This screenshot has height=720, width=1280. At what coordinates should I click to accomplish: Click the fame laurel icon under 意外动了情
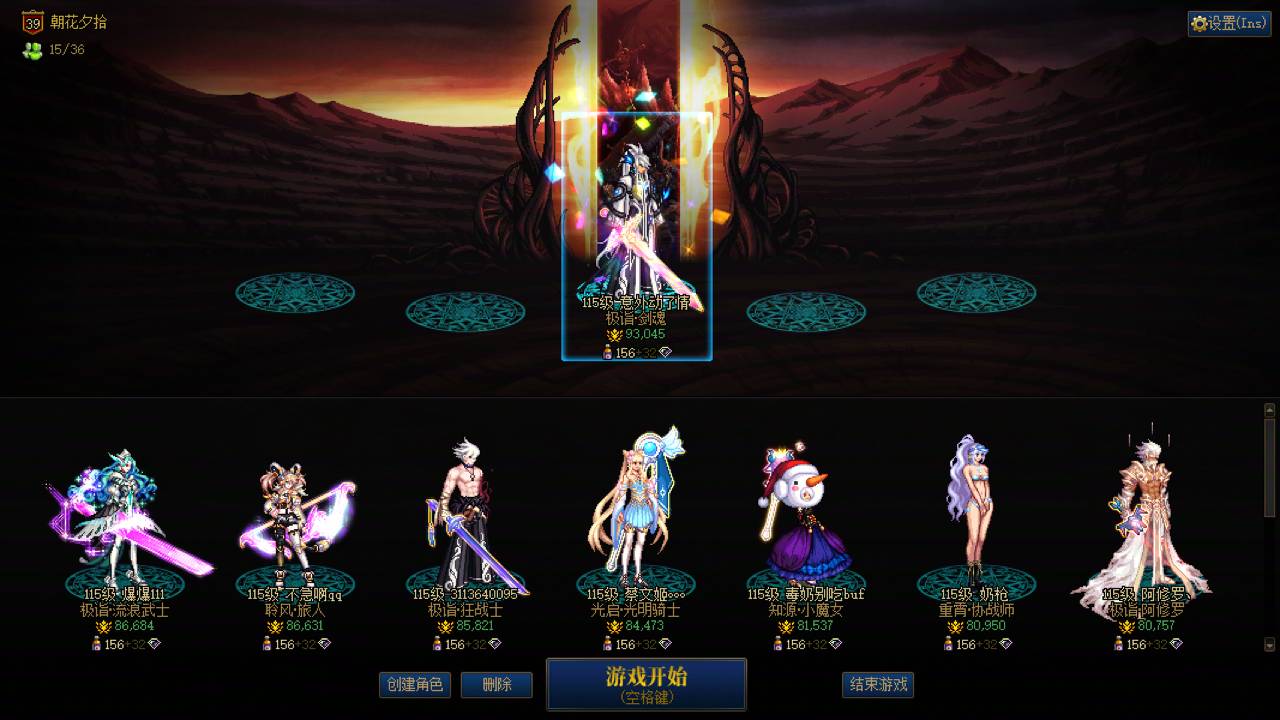click(x=615, y=335)
